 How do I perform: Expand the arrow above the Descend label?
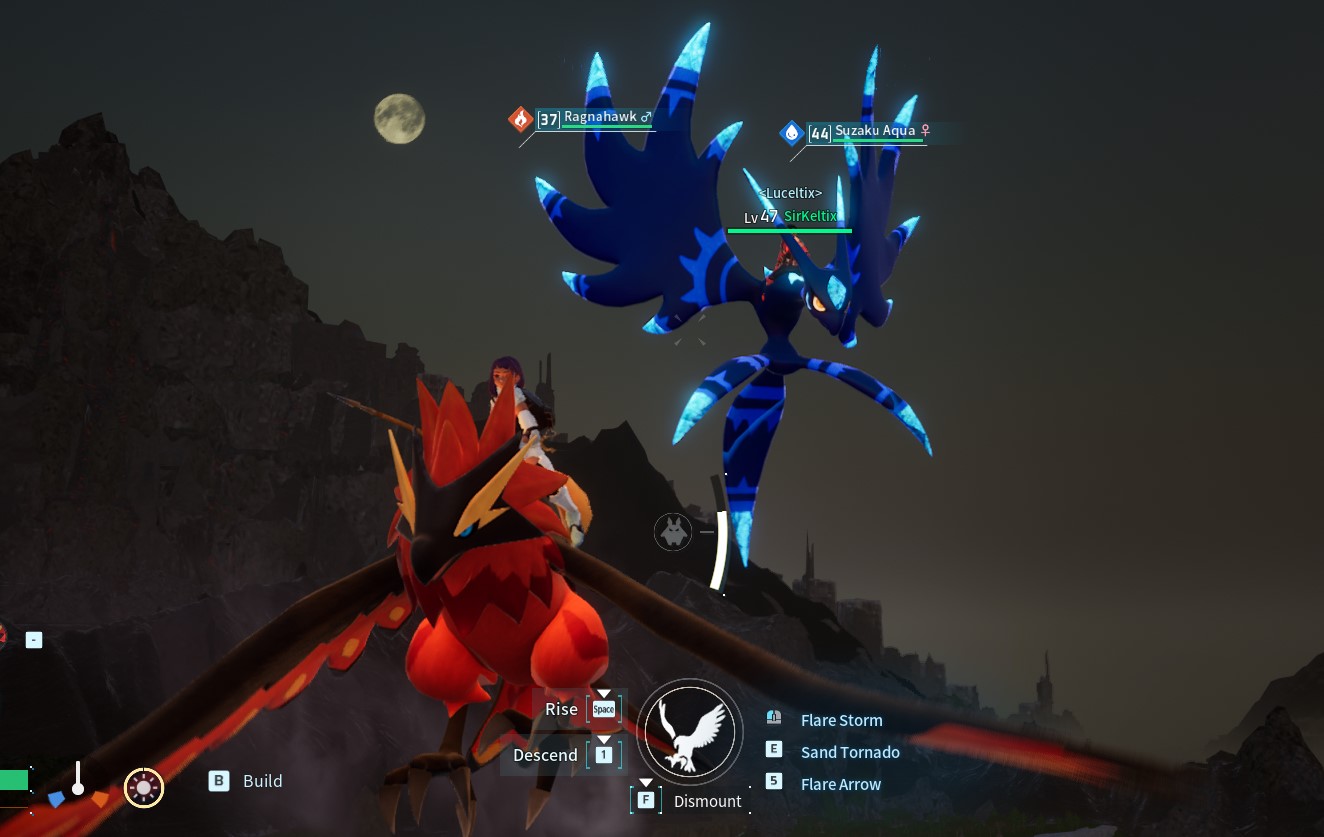tap(603, 738)
